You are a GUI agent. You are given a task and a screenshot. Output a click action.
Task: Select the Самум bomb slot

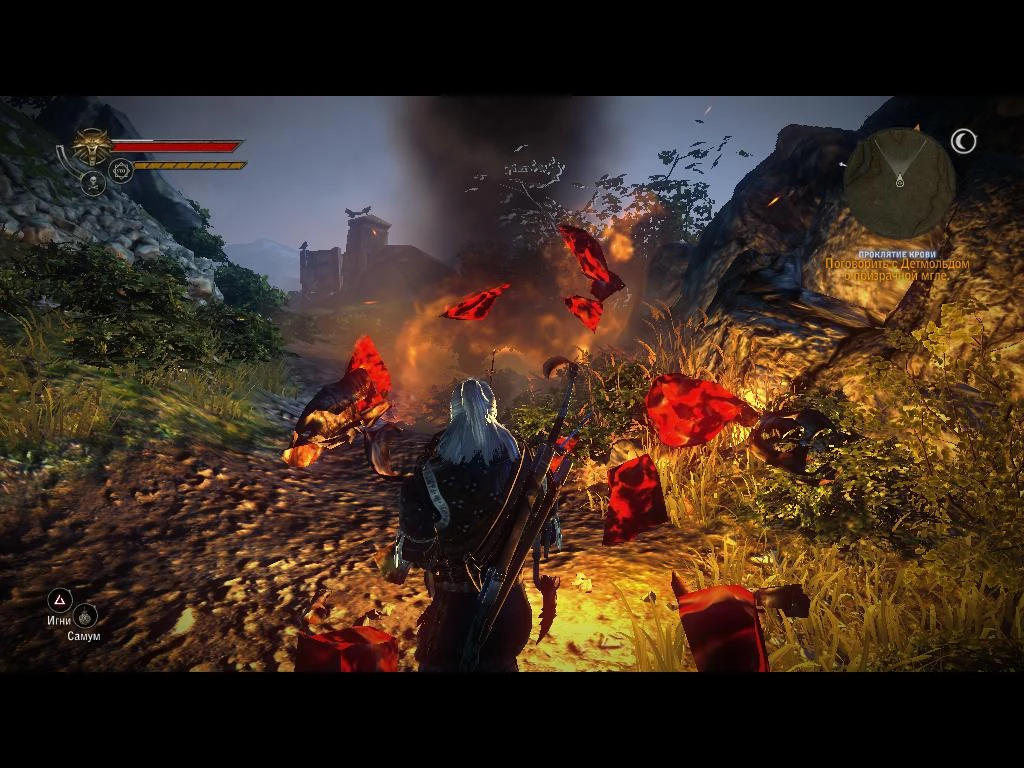(x=86, y=616)
